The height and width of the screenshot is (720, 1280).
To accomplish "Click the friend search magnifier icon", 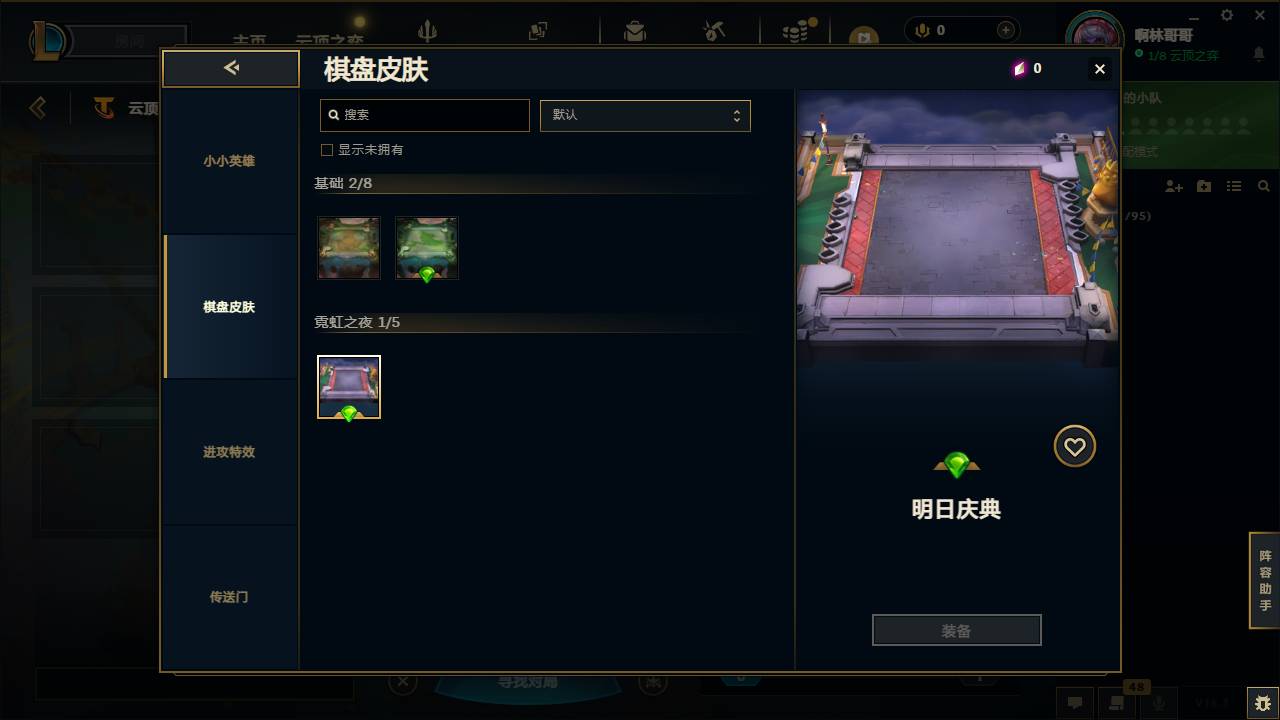I will click(x=1264, y=186).
